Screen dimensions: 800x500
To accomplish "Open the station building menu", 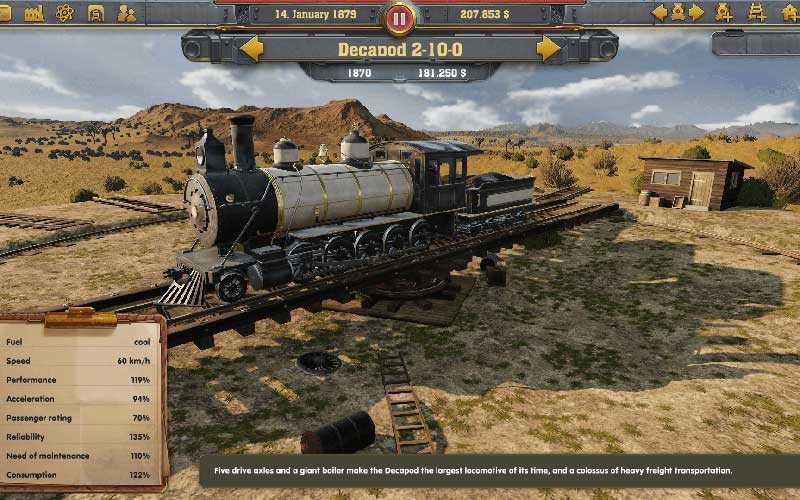I will (788, 13).
